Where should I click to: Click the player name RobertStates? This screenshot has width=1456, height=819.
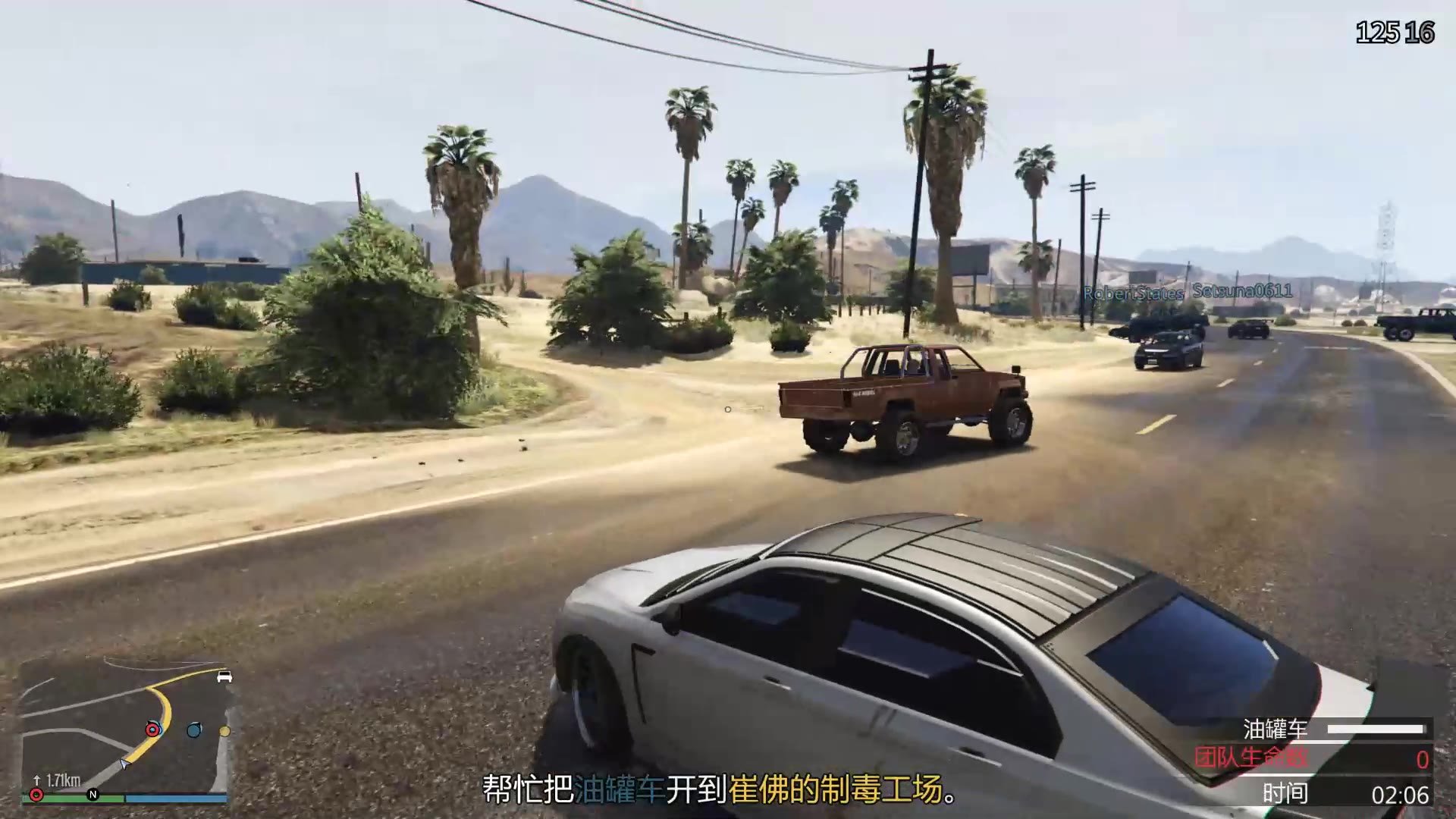[x=1134, y=292]
